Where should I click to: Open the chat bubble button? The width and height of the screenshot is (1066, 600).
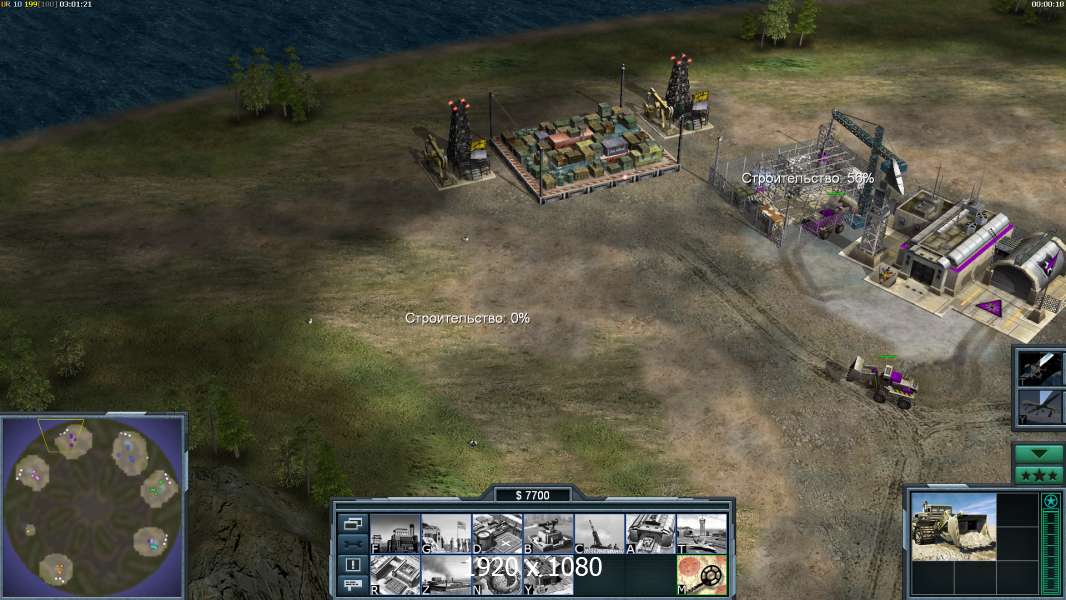click(353, 585)
